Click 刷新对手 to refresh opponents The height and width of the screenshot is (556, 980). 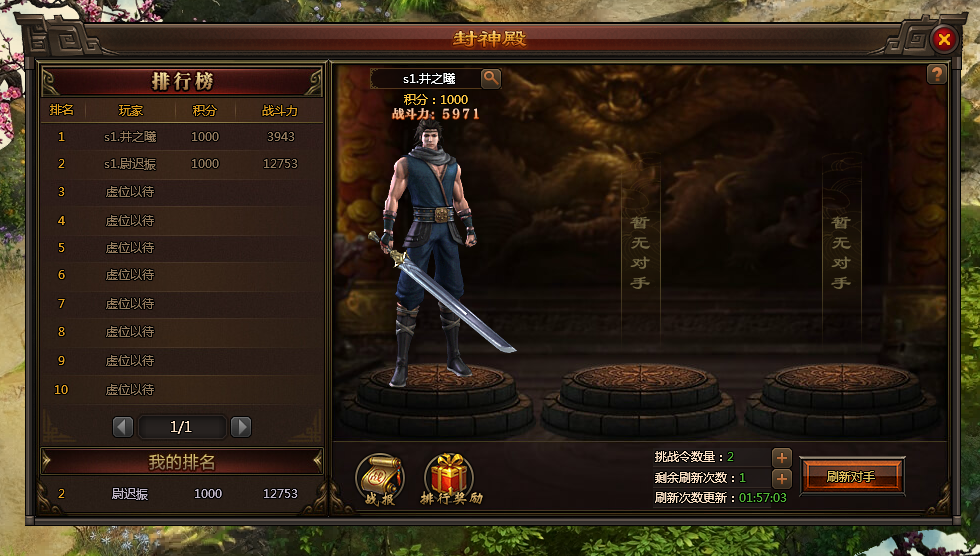(851, 476)
